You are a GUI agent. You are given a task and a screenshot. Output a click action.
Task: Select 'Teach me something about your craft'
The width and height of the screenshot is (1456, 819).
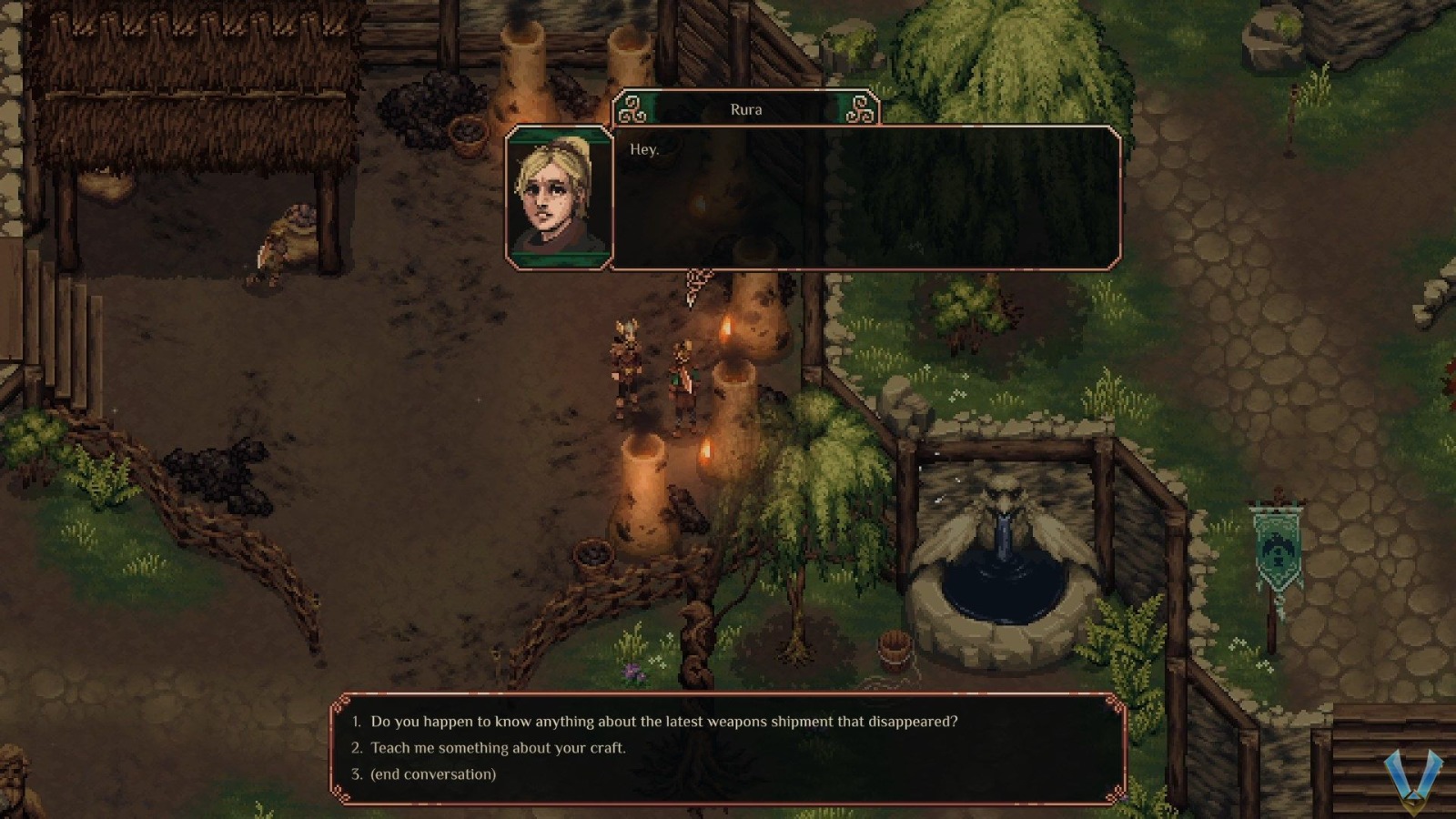click(497, 747)
